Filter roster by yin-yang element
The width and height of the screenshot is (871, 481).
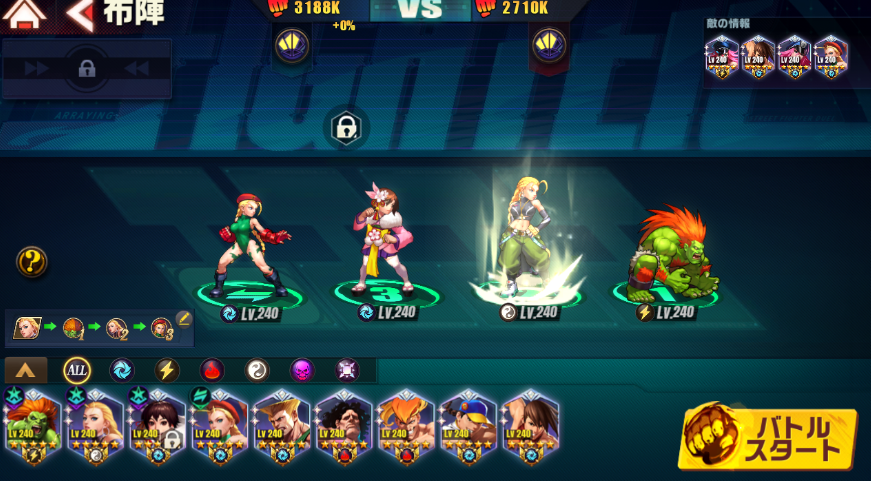pyautogui.click(x=257, y=370)
